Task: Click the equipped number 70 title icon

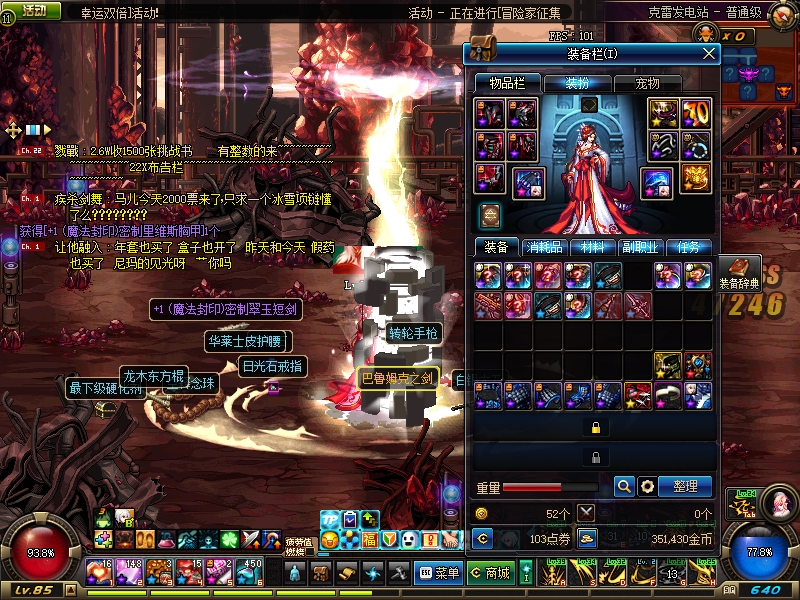Action: click(695, 113)
